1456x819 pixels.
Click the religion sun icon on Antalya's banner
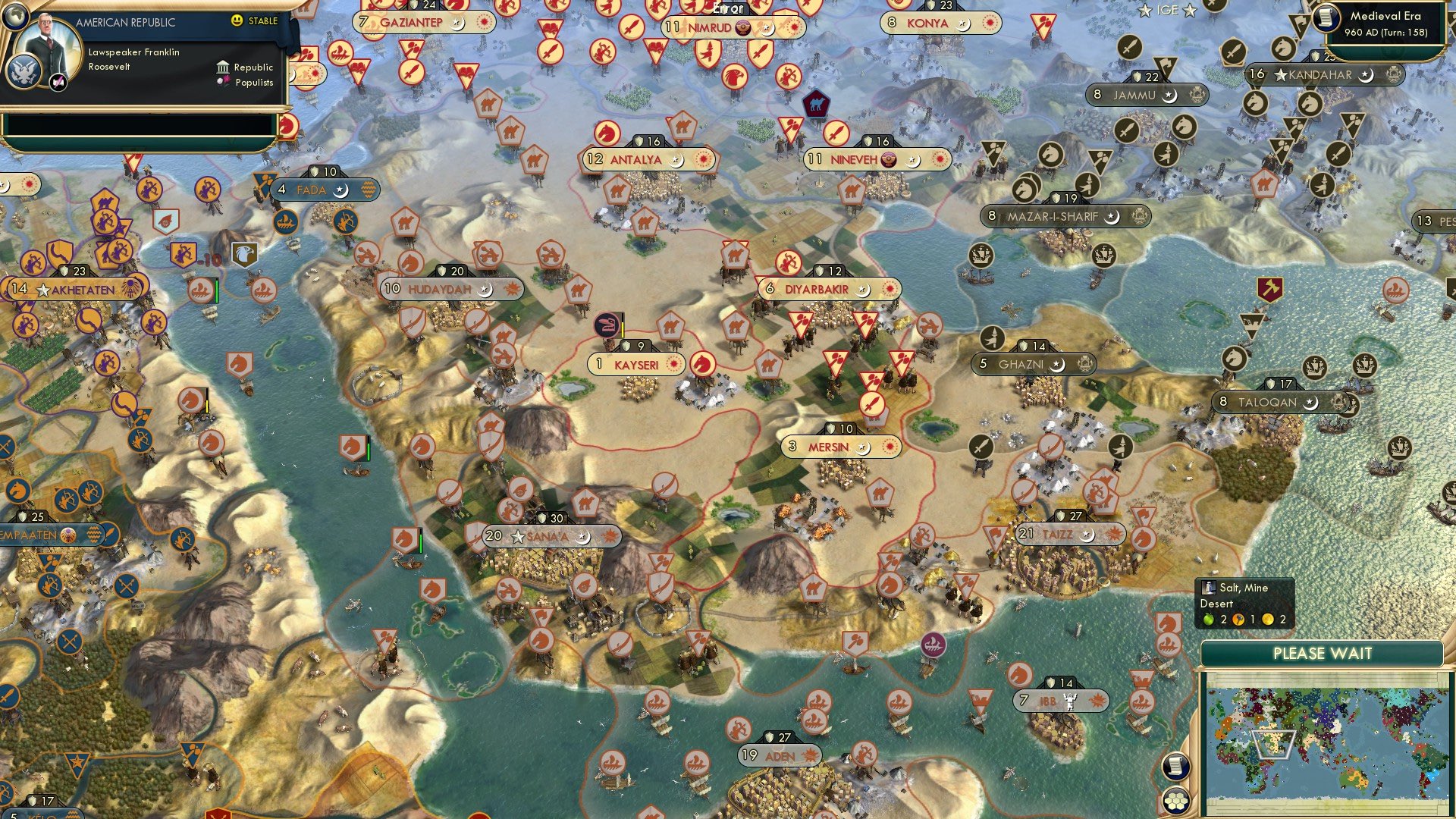coord(701,160)
